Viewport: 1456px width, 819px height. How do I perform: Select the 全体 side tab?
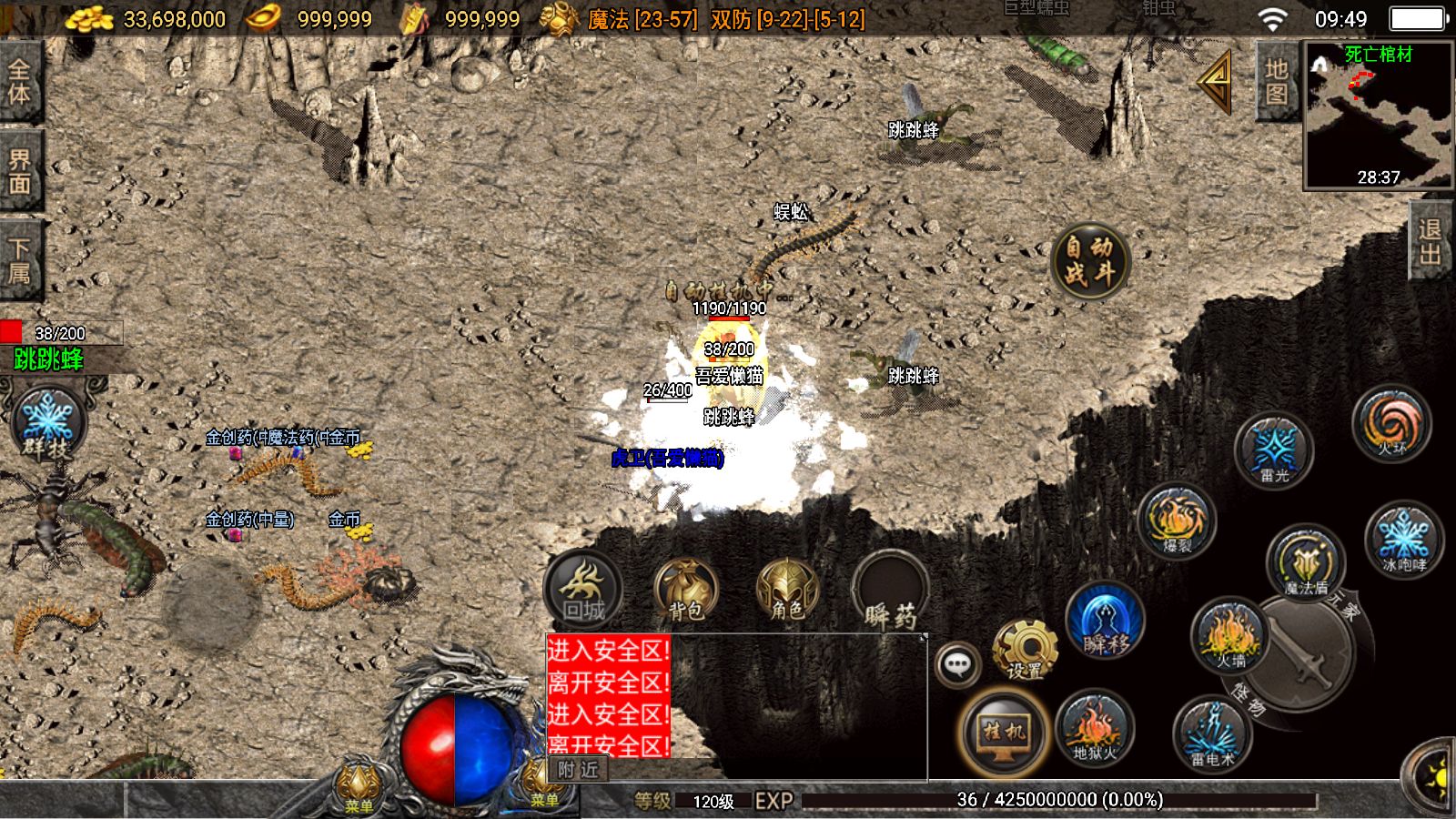tap(20, 81)
